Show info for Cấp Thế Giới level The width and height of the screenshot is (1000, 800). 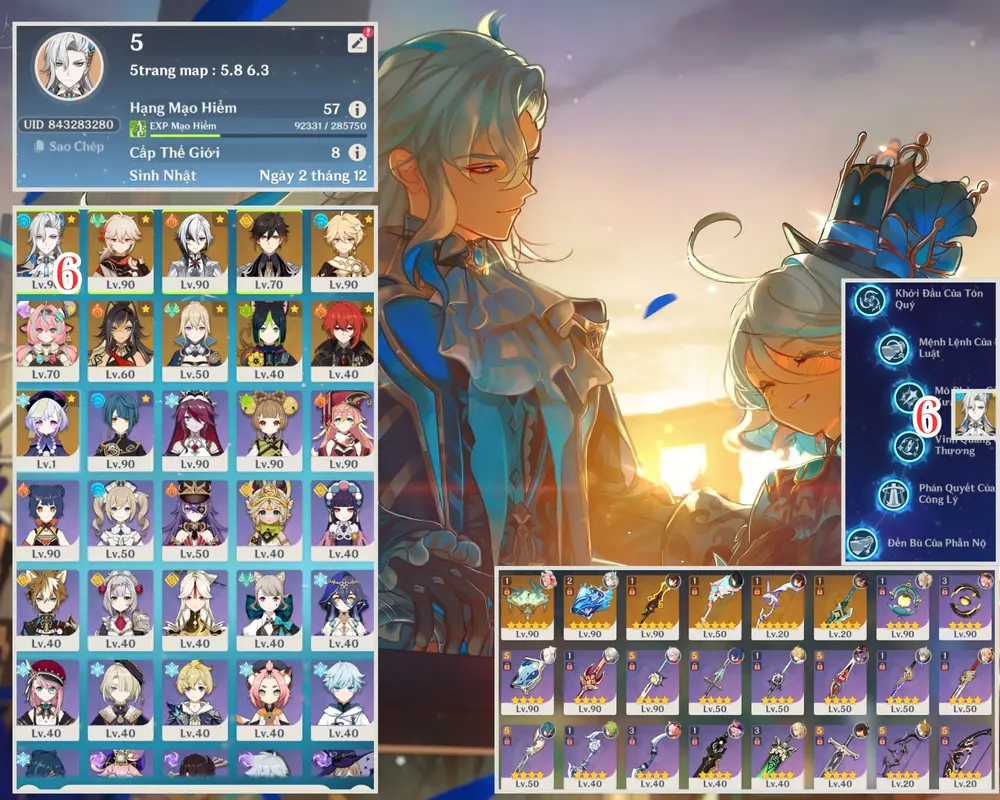click(356, 153)
